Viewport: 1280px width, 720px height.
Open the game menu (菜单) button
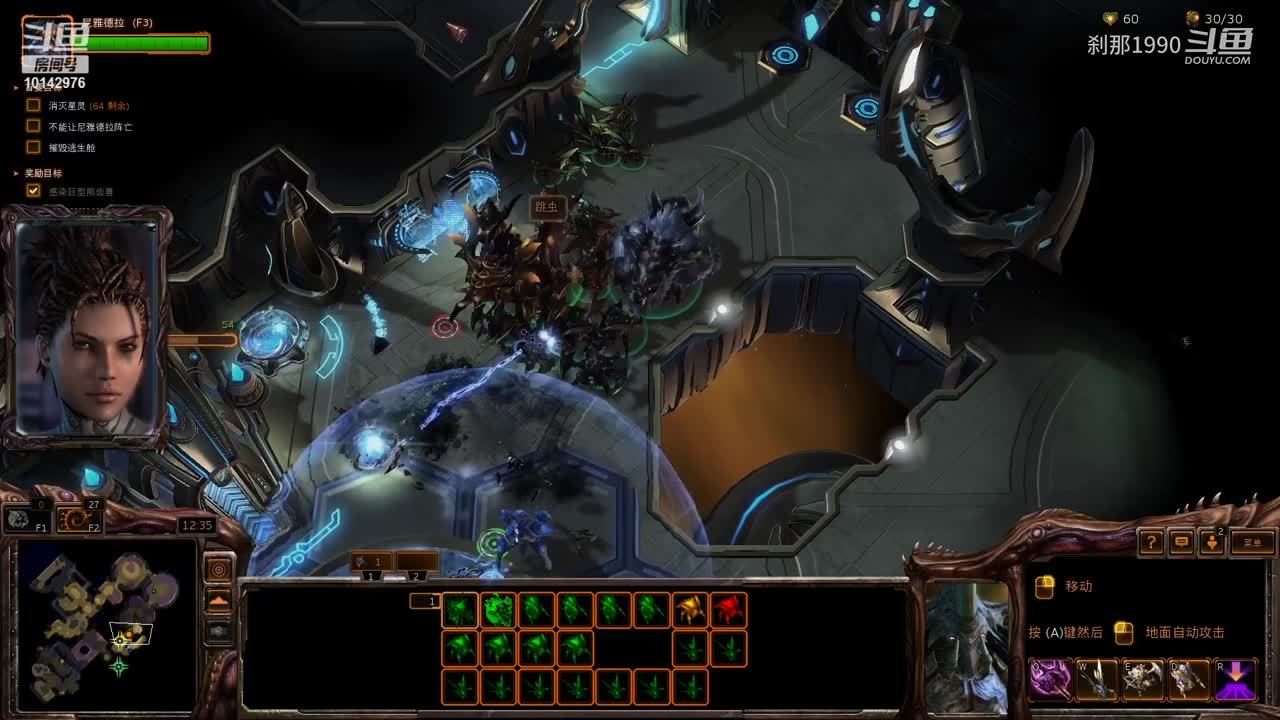point(1252,542)
